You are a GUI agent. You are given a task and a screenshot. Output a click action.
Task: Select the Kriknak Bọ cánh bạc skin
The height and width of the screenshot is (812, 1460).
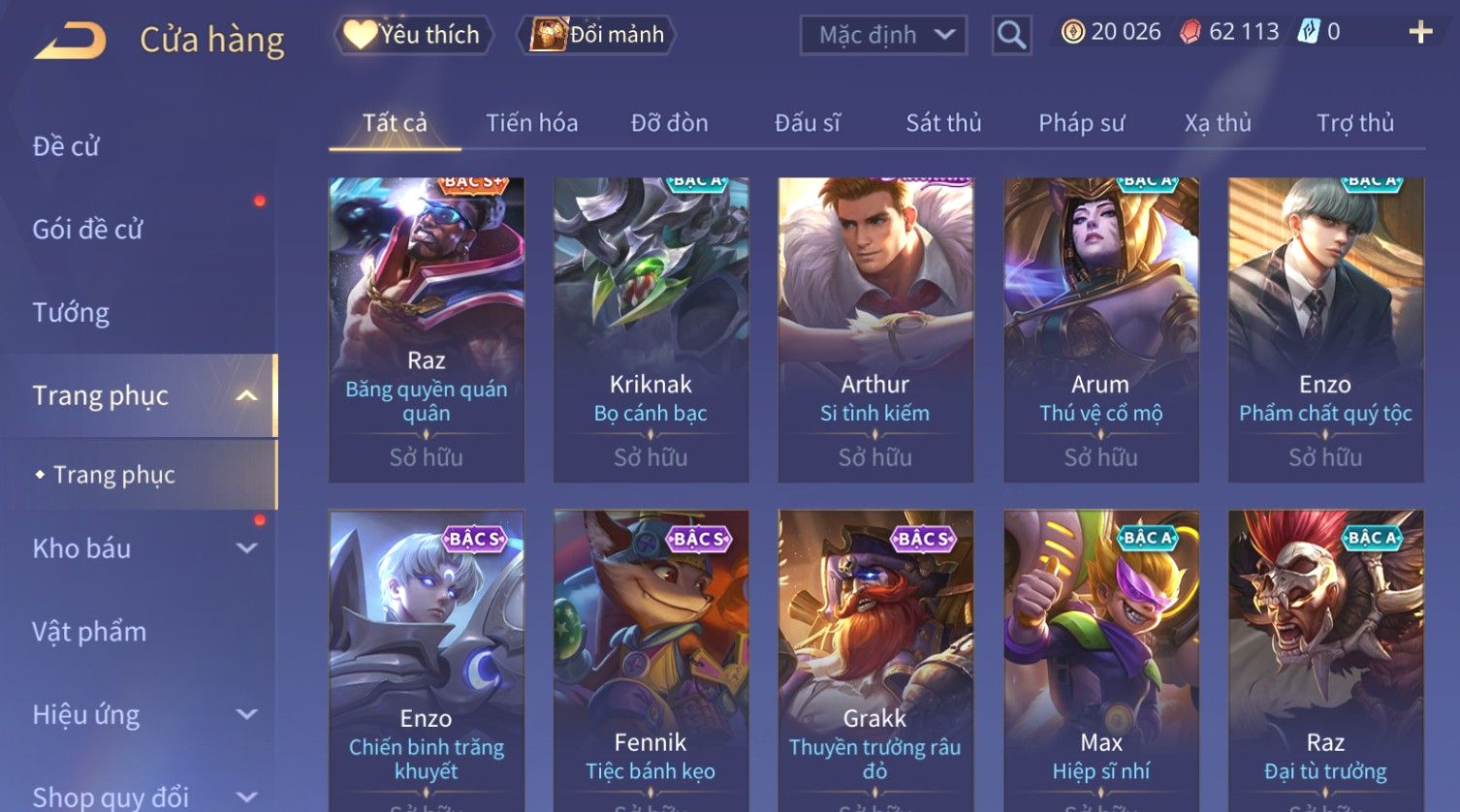[x=651, y=329]
